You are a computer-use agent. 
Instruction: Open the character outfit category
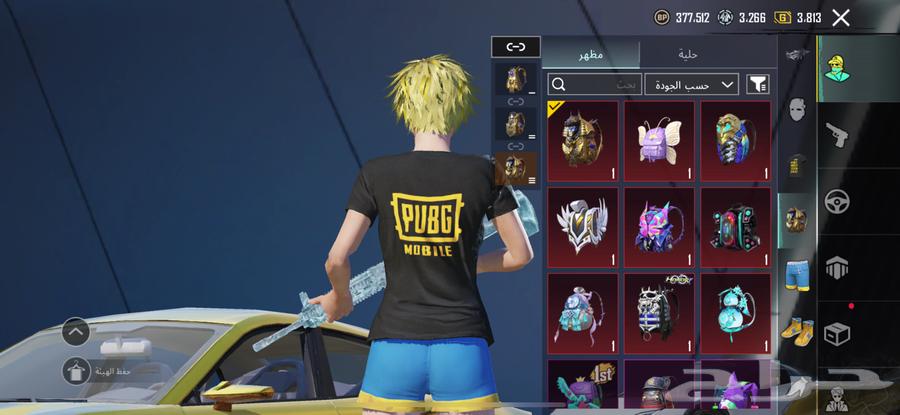point(837,67)
